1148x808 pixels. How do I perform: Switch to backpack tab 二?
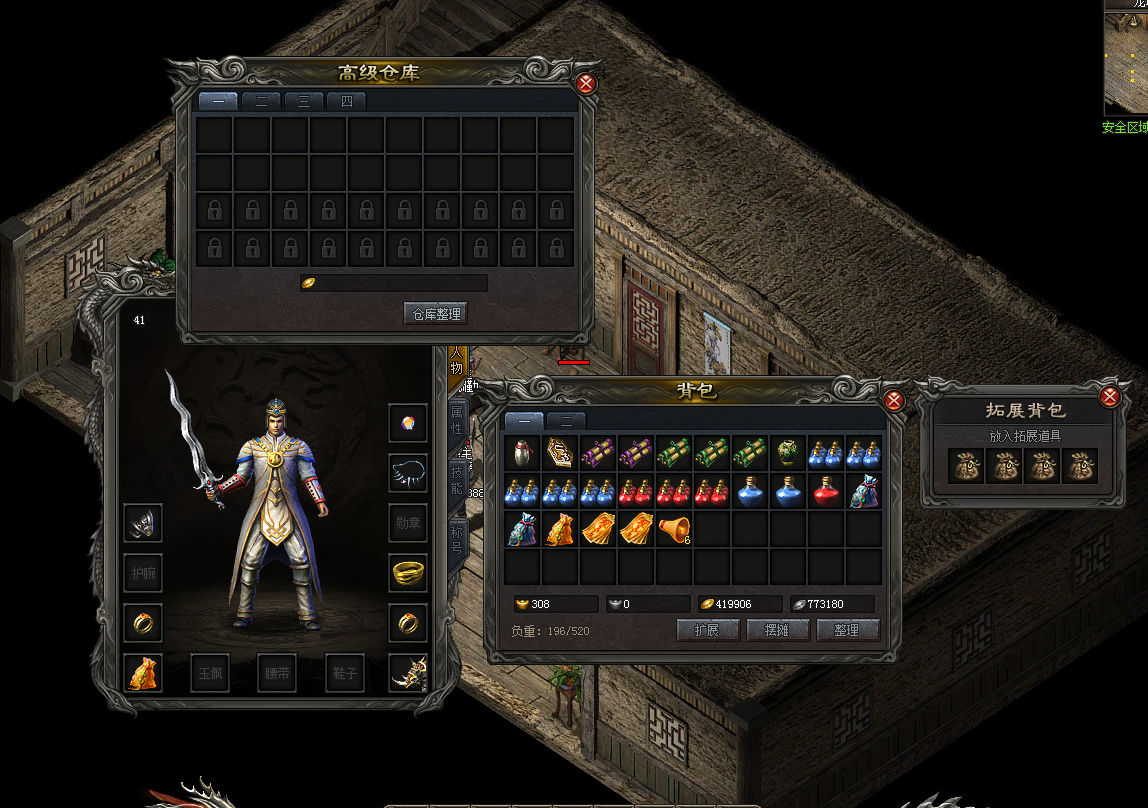click(566, 421)
